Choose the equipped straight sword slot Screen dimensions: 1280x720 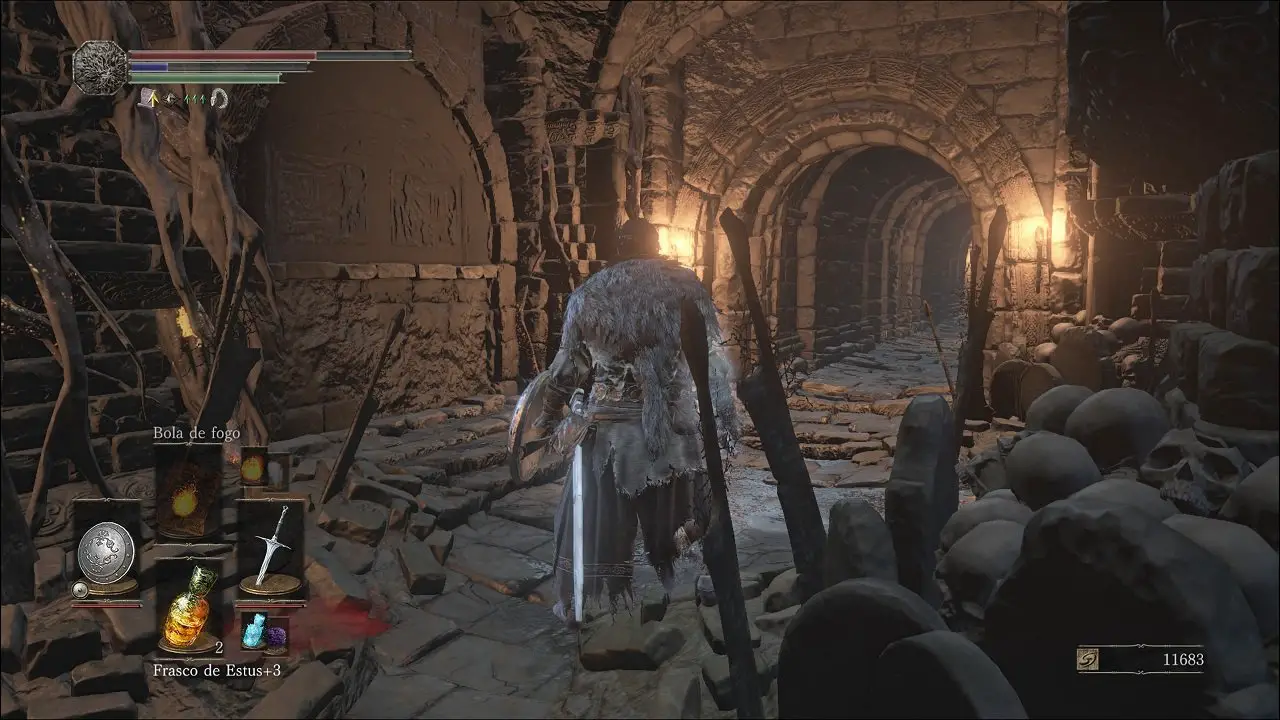pos(270,548)
